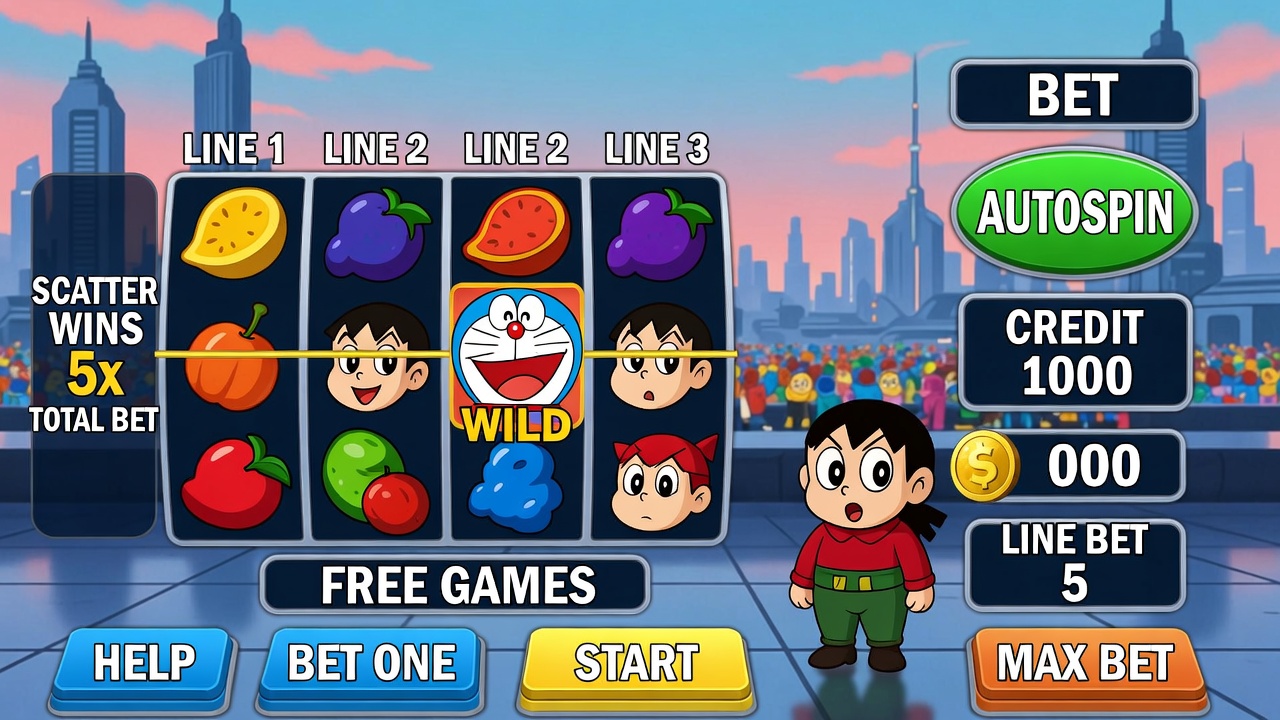Open the HELP screen
This screenshot has height=720, width=1280.
(143, 663)
